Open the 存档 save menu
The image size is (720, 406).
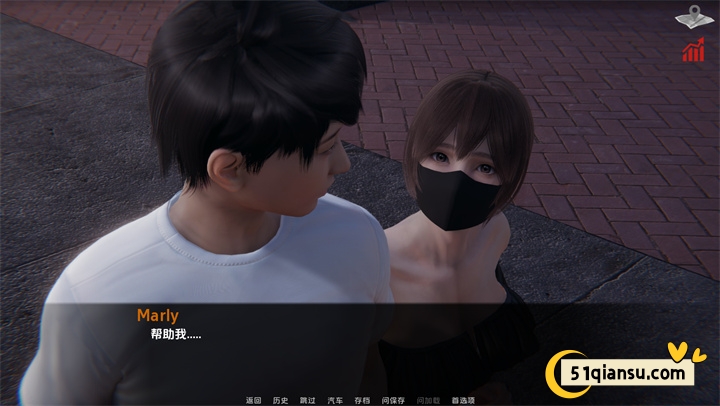click(362, 400)
